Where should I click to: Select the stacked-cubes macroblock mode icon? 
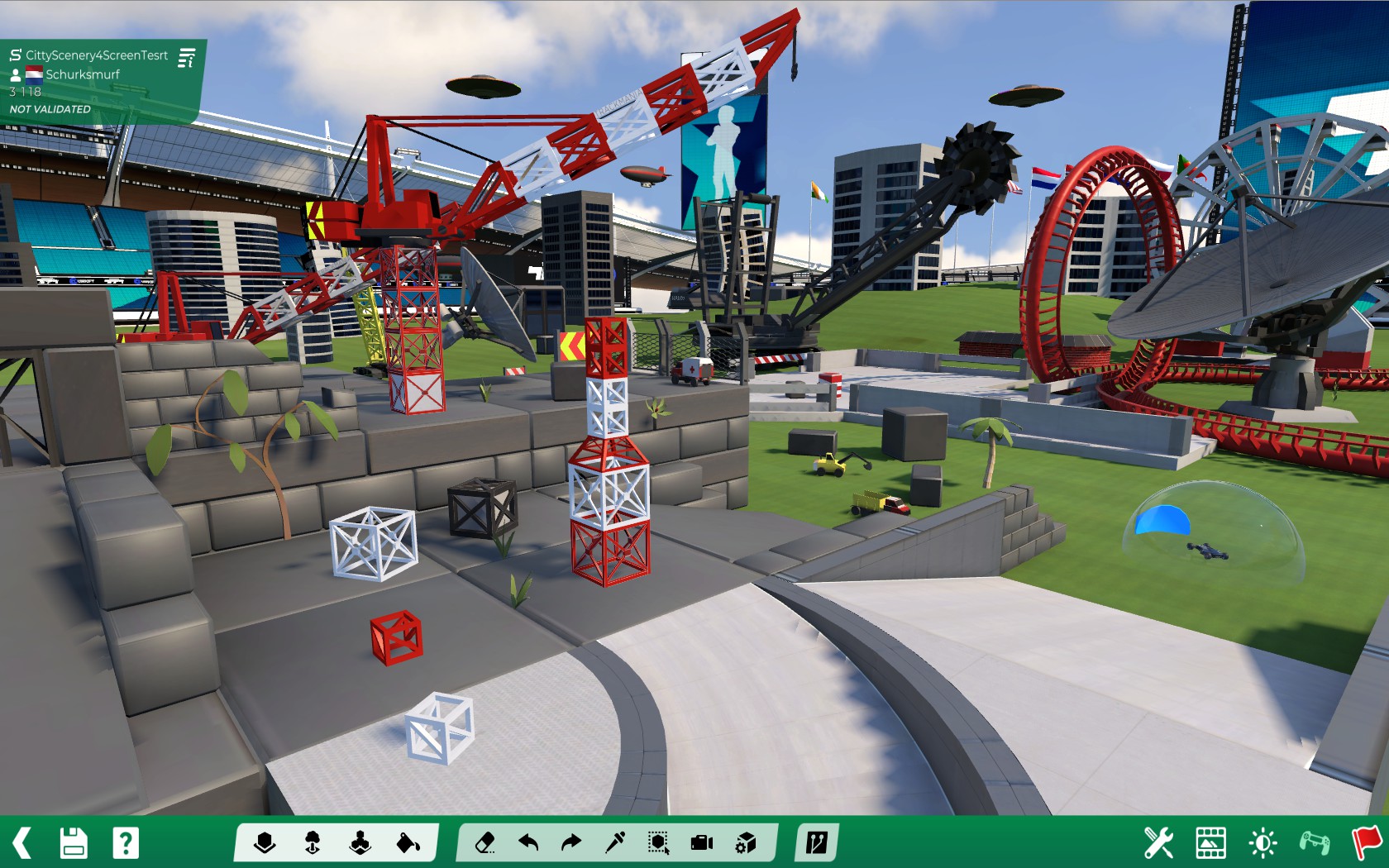360,843
